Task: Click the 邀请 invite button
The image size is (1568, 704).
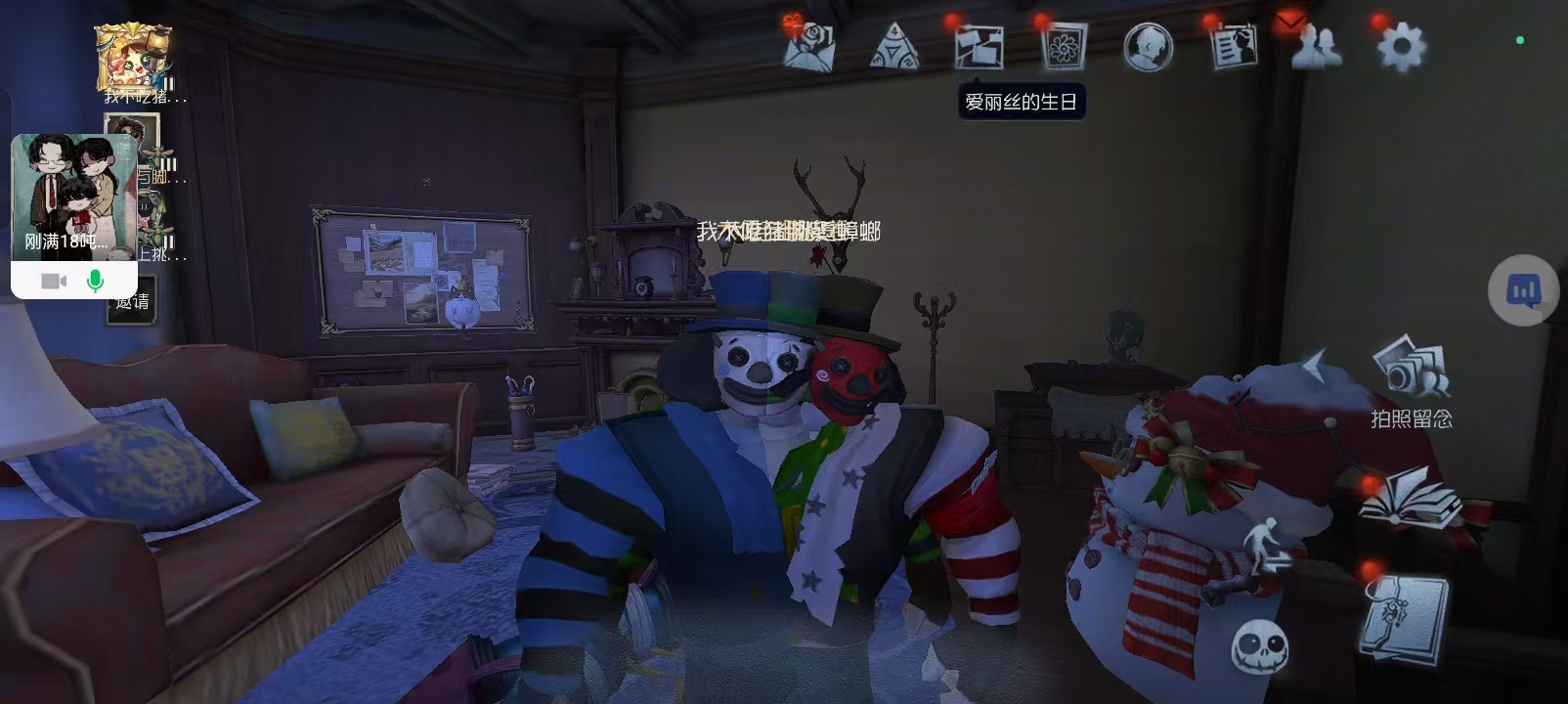Action: (133, 302)
